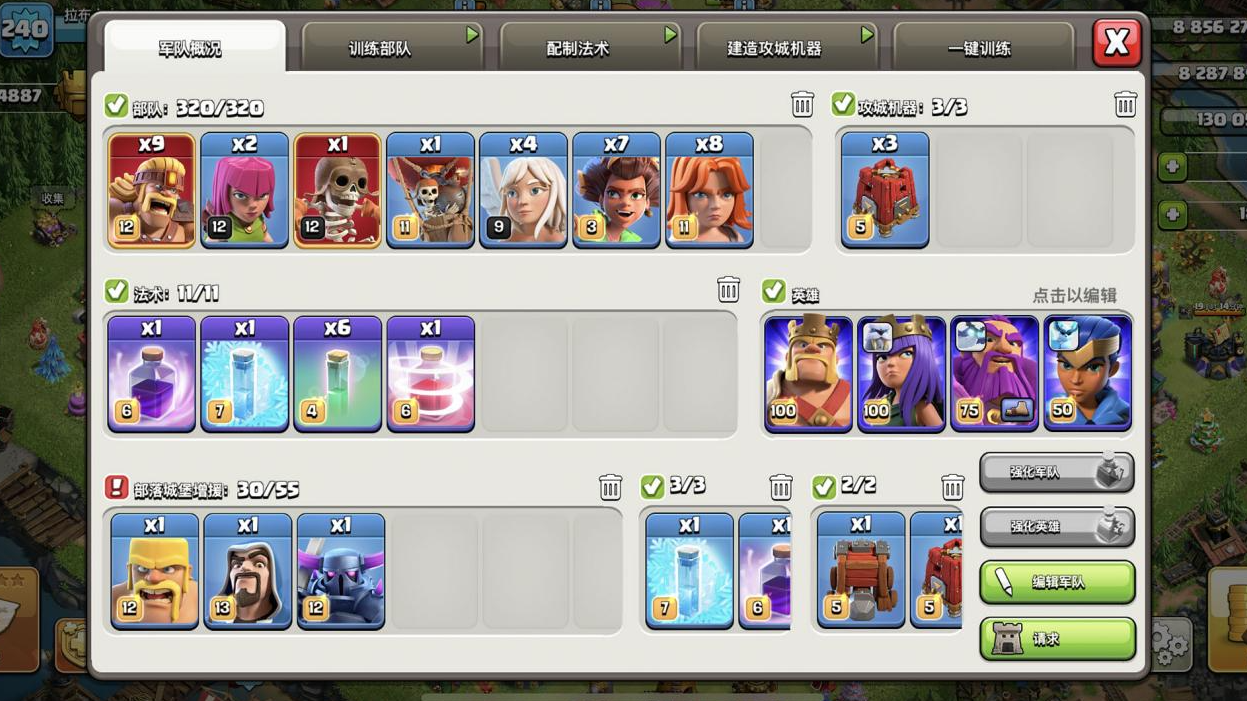Delete all troops with the 部队 trash icon
1247x701 pixels.
[x=802, y=104]
